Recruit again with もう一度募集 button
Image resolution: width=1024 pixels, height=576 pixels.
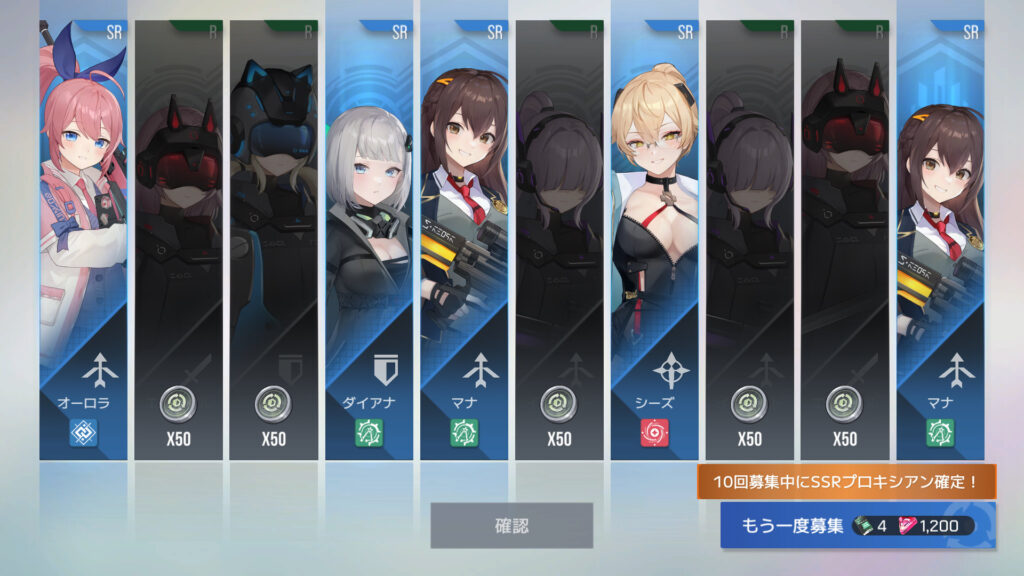pos(857,525)
